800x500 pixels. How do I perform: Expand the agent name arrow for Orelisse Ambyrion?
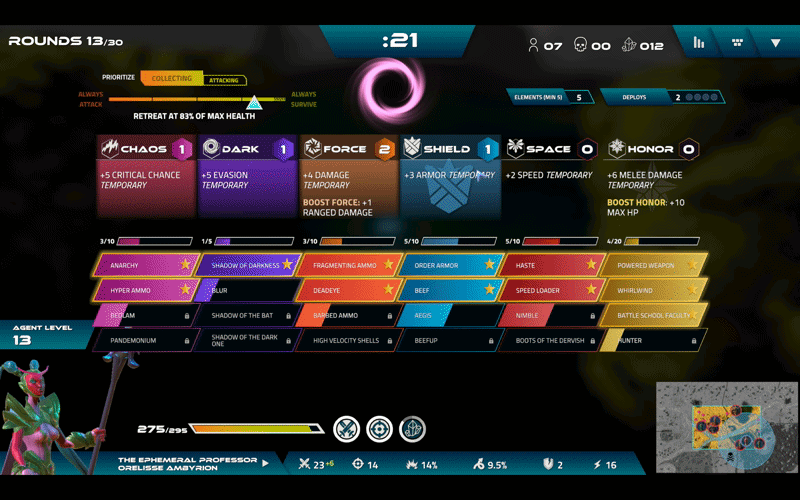point(265,464)
